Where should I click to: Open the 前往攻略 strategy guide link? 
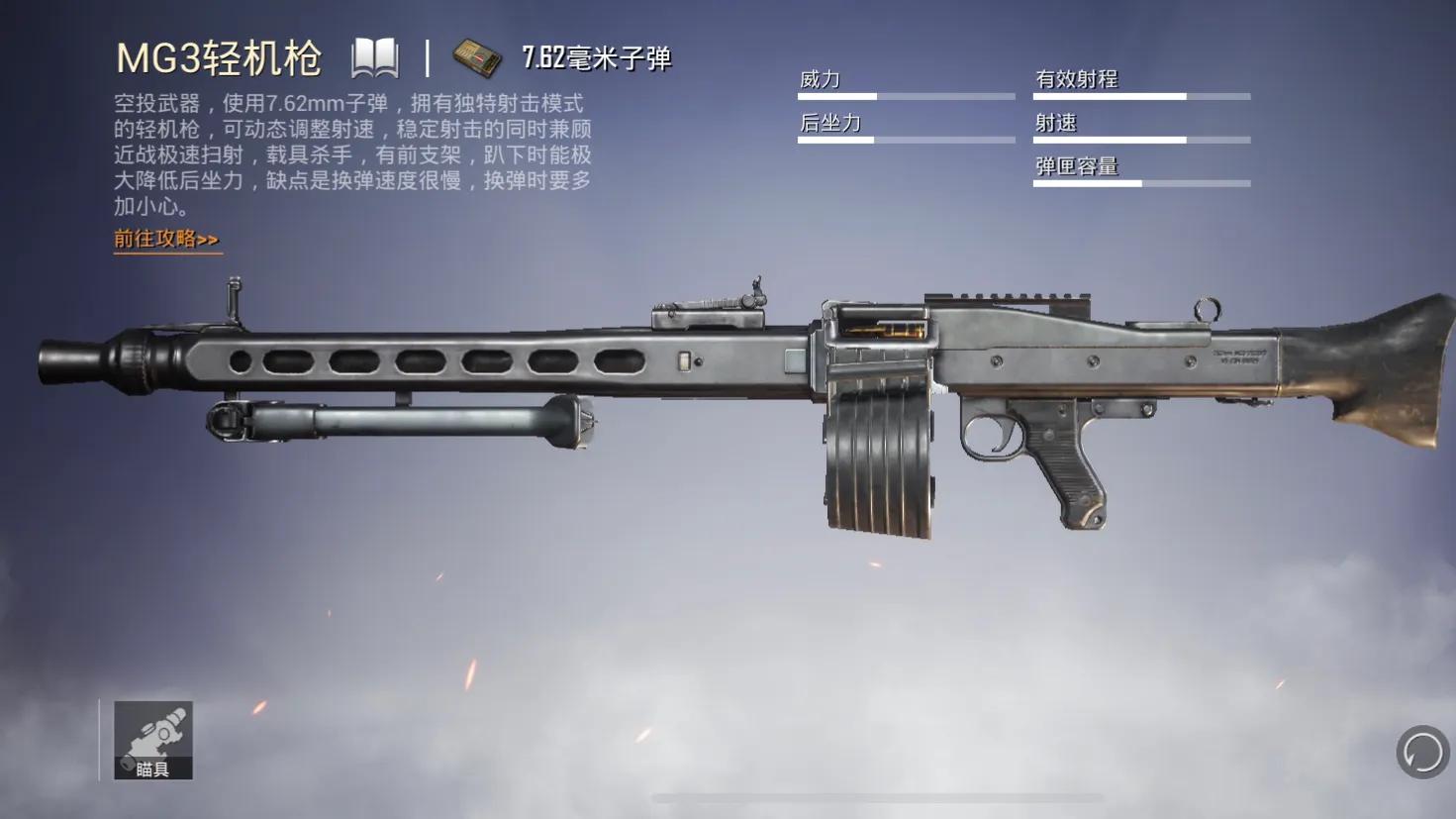[166, 239]
